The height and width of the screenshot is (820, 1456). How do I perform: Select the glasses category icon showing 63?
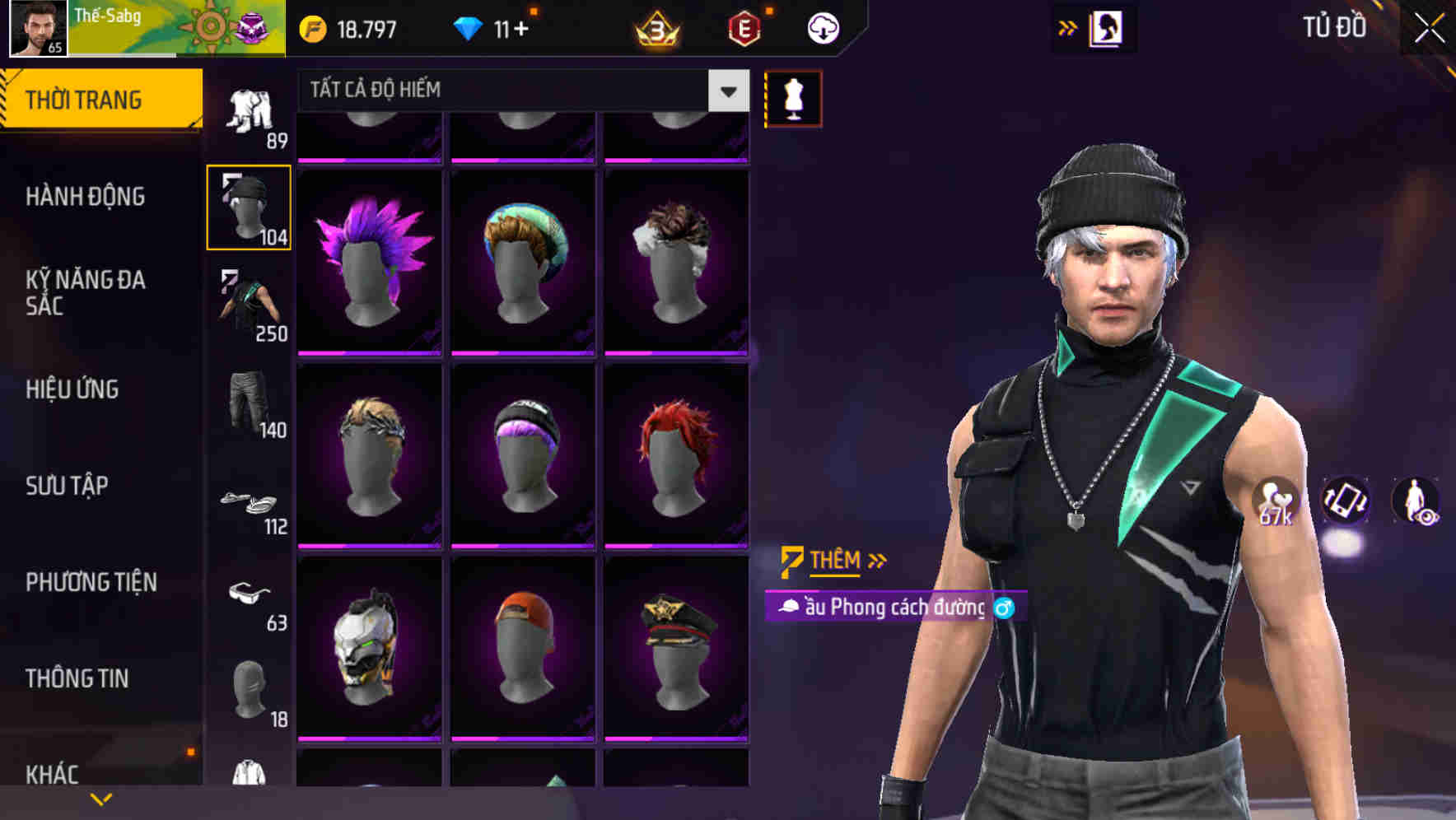[x=247, y=599]
